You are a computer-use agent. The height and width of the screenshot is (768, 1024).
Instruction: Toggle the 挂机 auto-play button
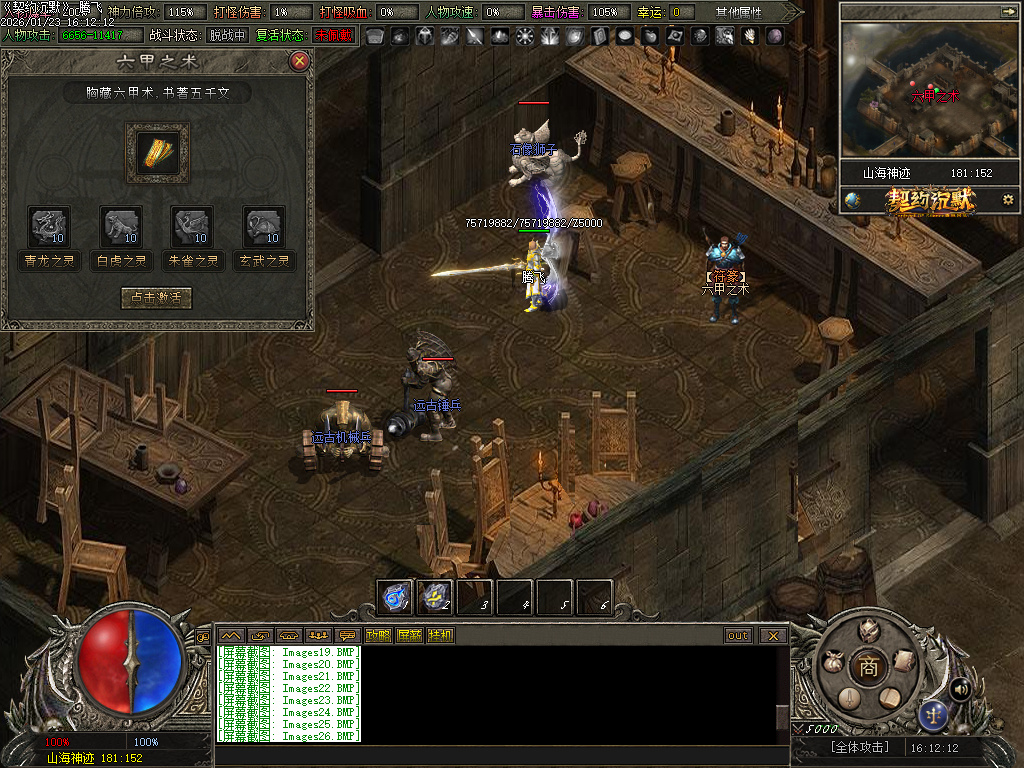coord(440,635)
